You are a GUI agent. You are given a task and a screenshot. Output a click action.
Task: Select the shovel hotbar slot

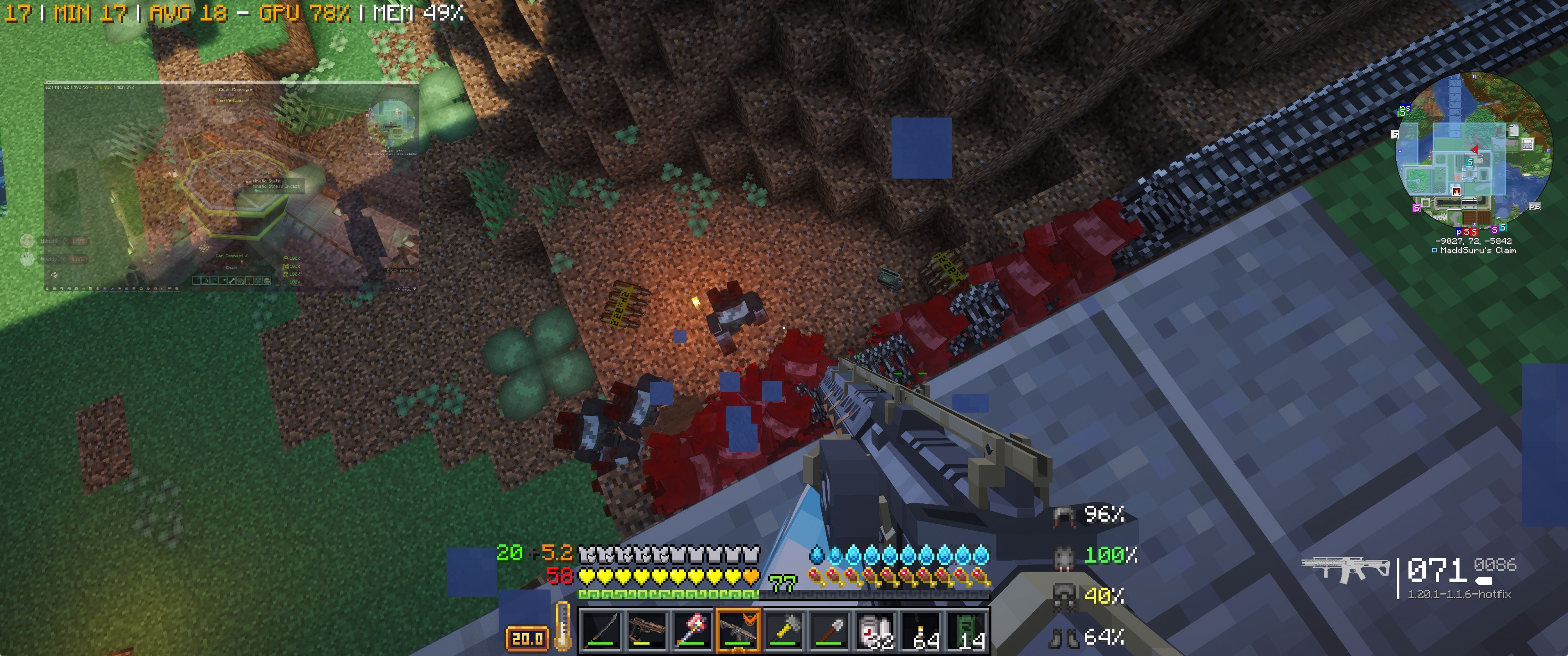coord(830,630)
